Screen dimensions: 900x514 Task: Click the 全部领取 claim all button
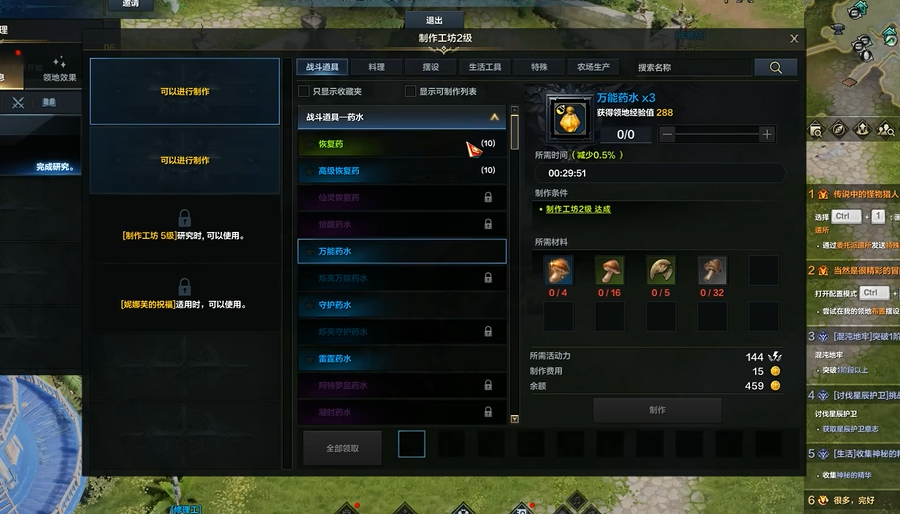pos(342,448)
